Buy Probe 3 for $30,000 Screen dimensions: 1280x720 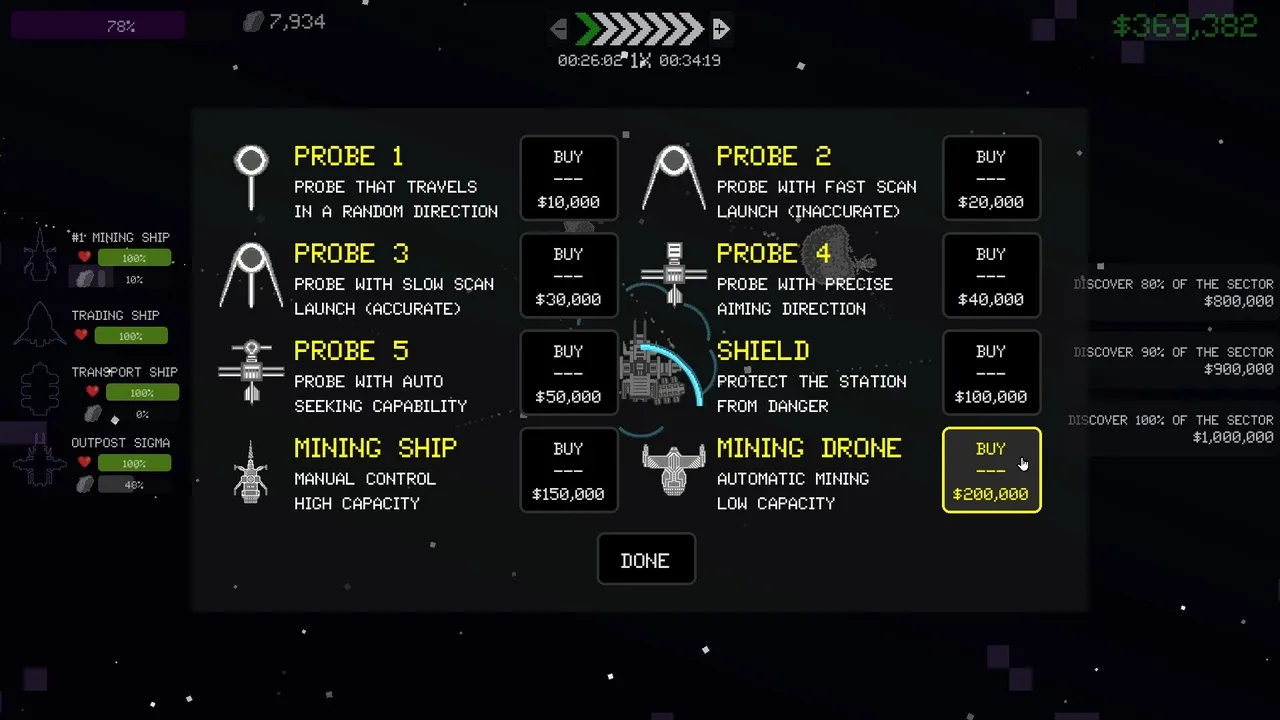coord(569,276)
